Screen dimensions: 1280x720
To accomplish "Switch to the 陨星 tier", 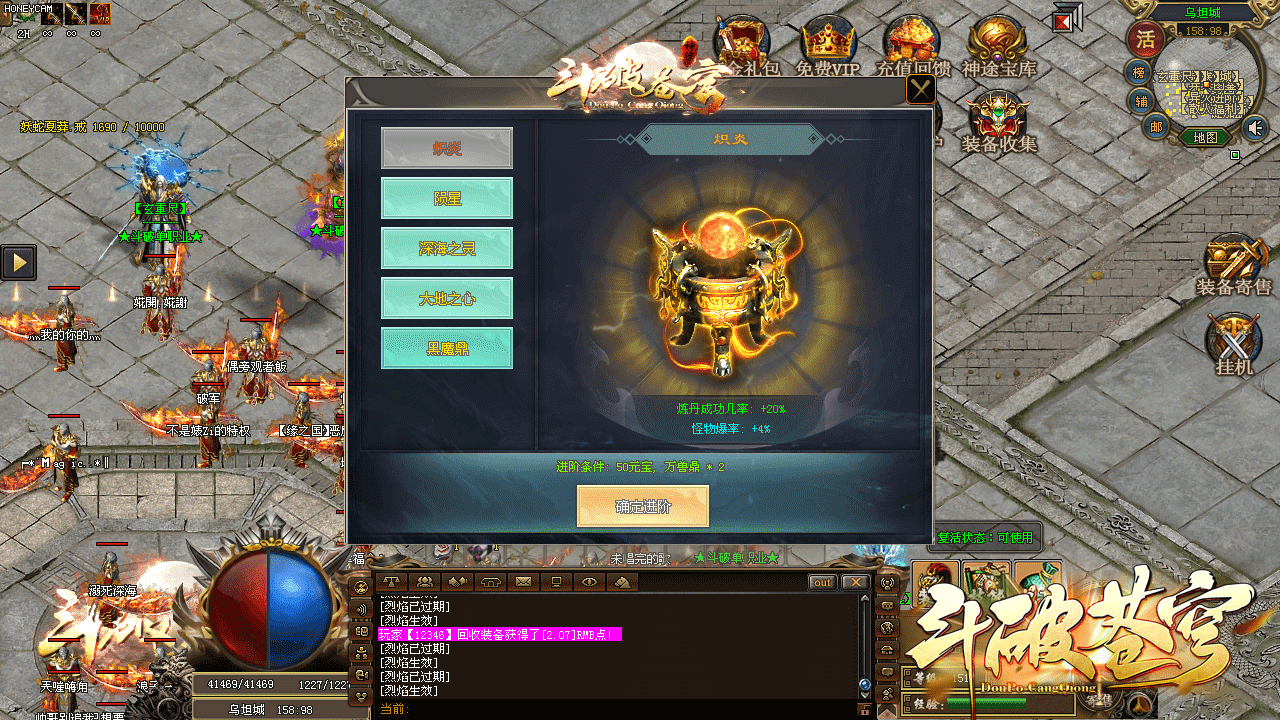I will click(447, 198).
